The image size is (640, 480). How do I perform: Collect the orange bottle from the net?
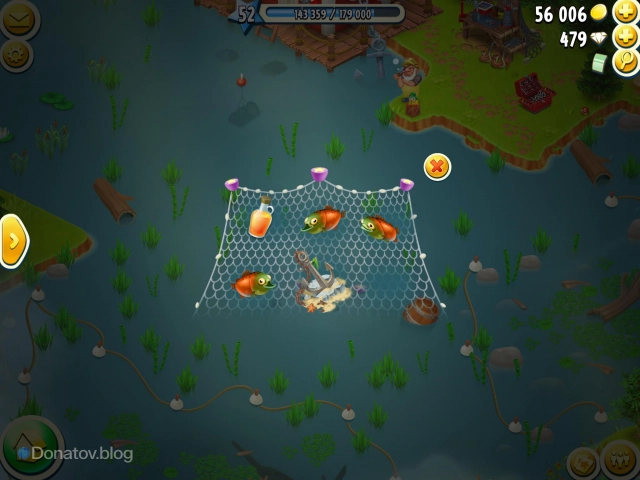click(x=260, y=217)
